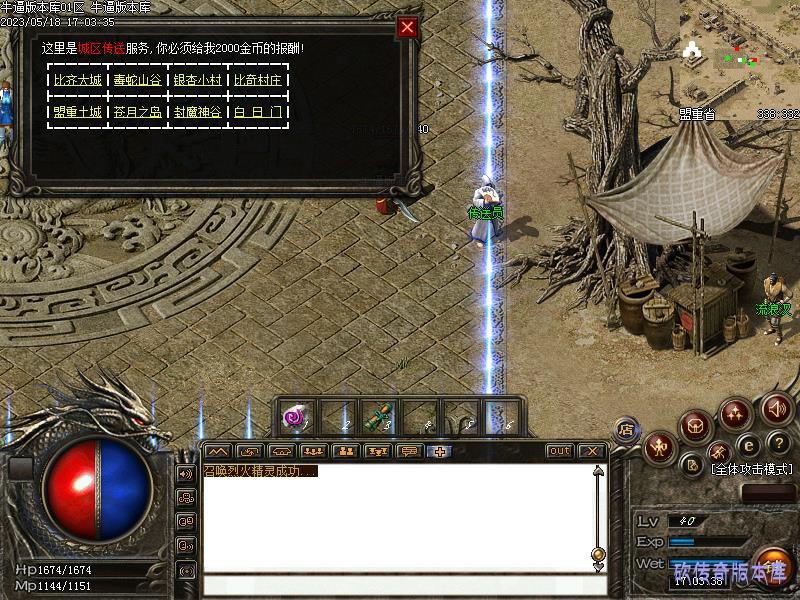The height and width of the screenshot is (600, 800).
Task: Close the teleport service dialog
Action: (x=407, y=28)
